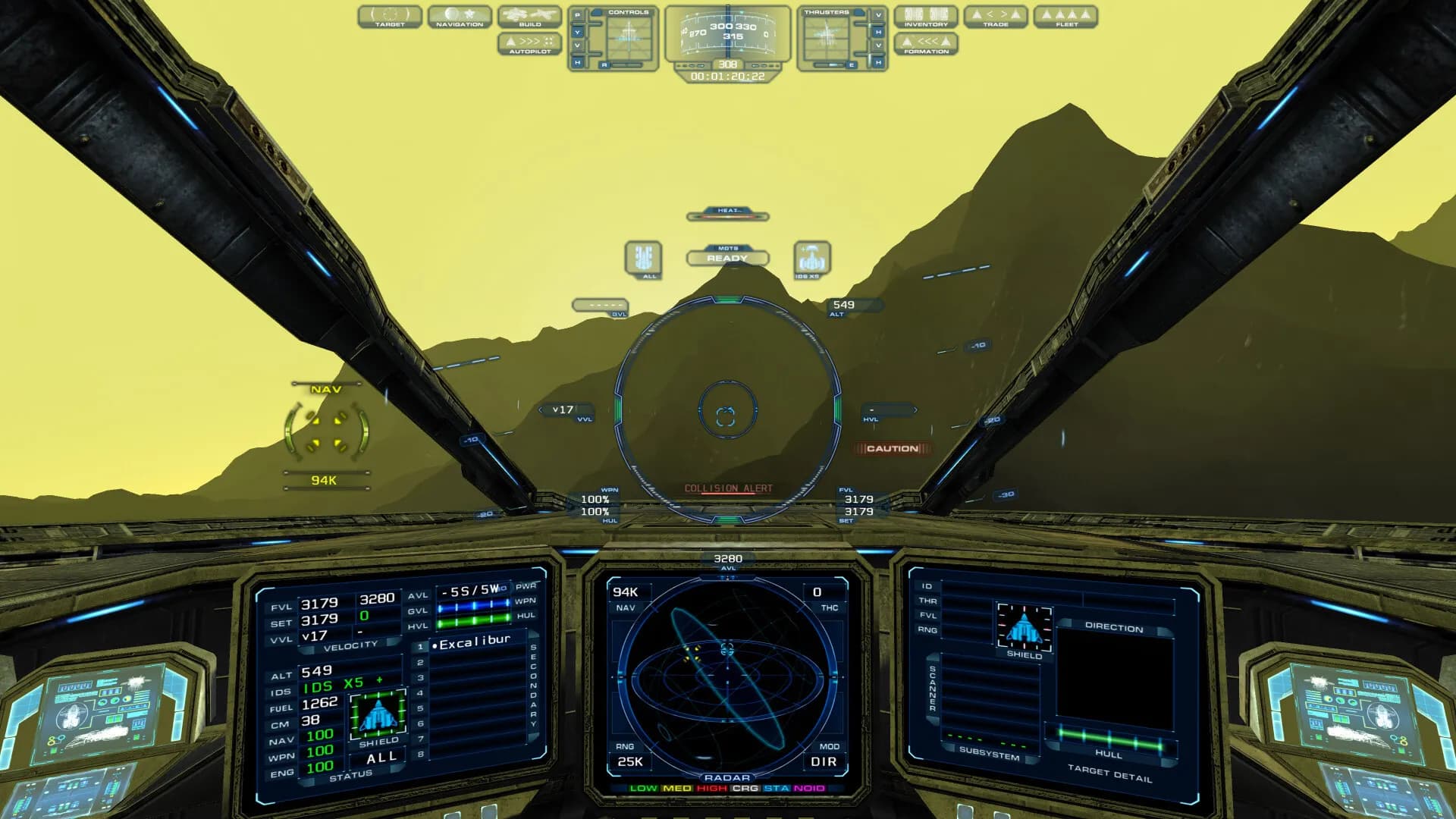The image size is (1456, 819).
Task: Activate the Formation button
Action: click(926, 44)
